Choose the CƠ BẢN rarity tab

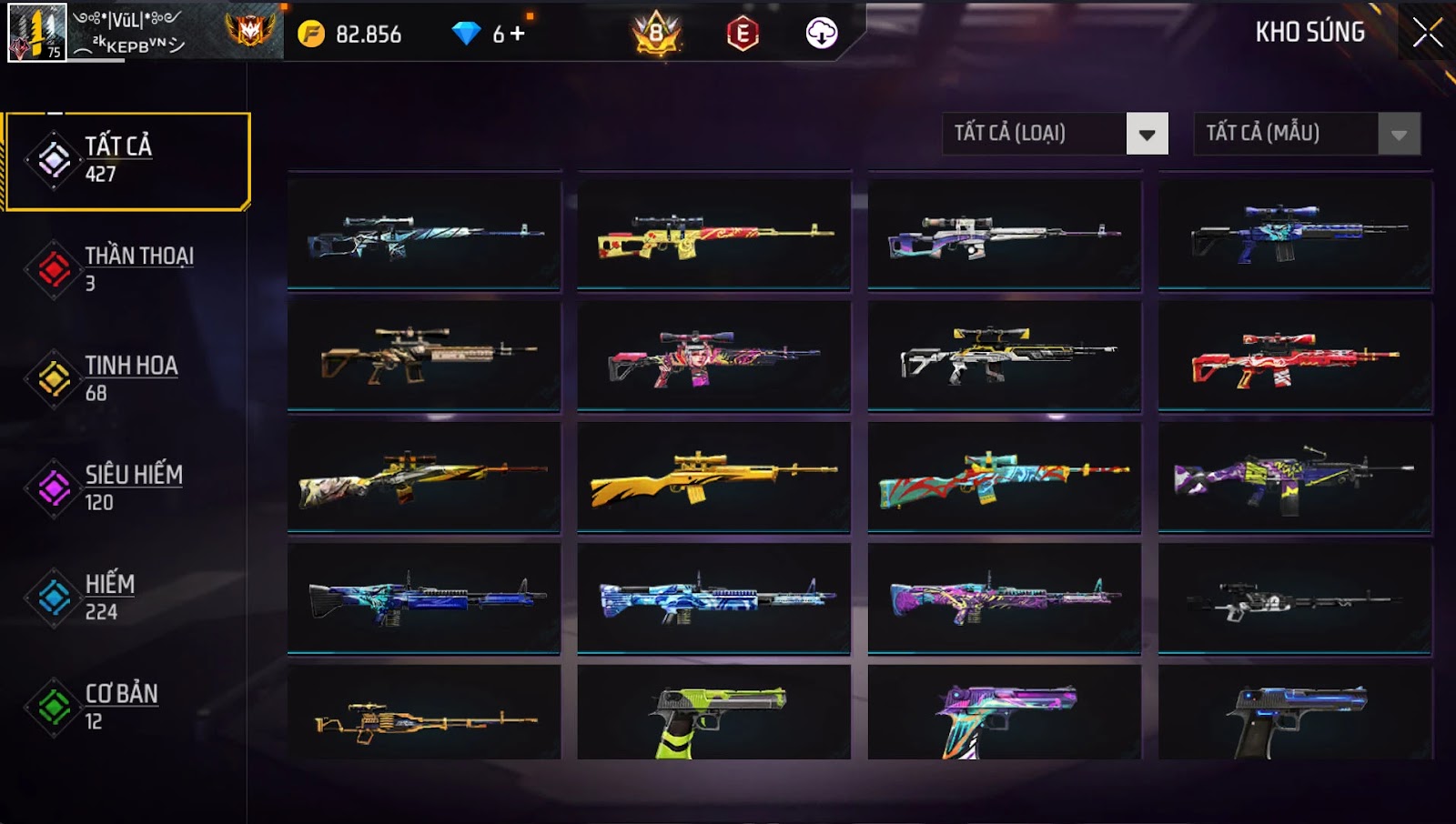click(x=127, y=707)
